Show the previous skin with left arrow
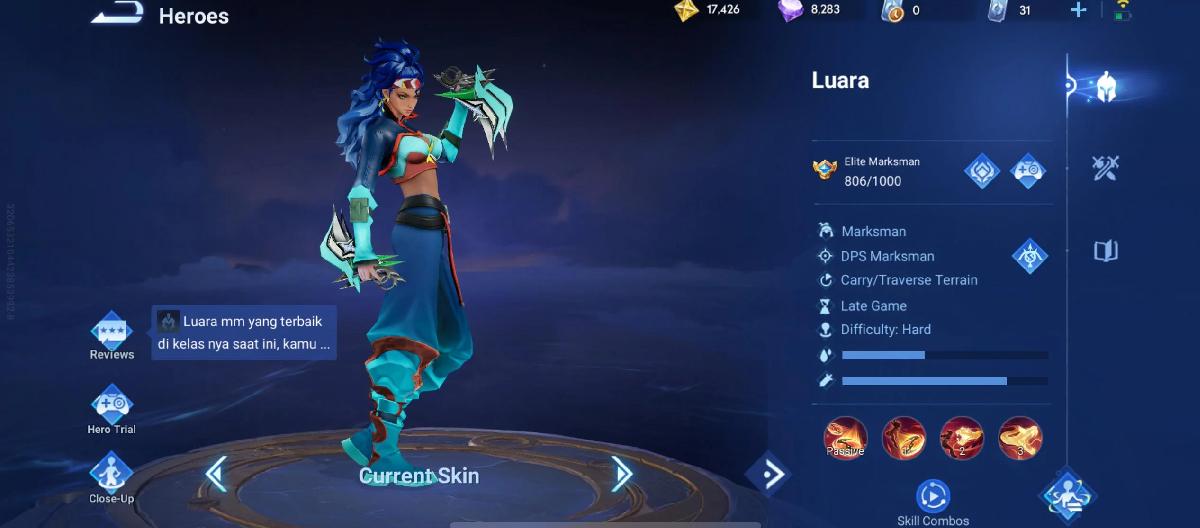The width and height of the screenshot is (1200, 528). point(216,474)
